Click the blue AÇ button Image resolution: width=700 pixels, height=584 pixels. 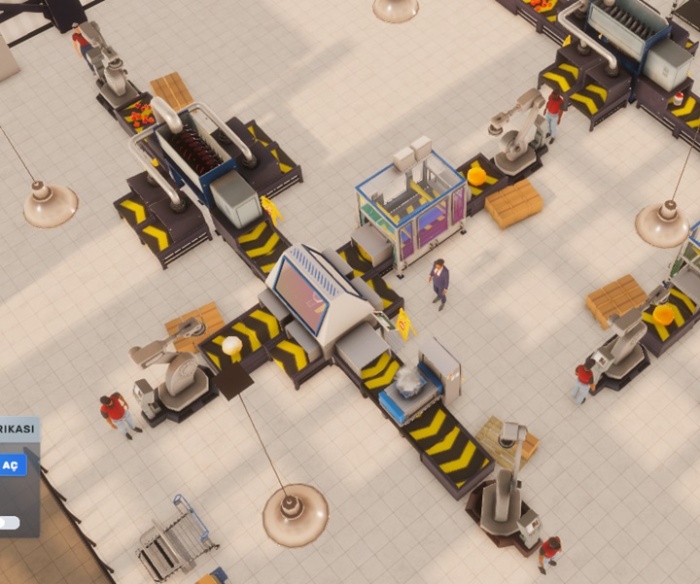coord(11,465)
